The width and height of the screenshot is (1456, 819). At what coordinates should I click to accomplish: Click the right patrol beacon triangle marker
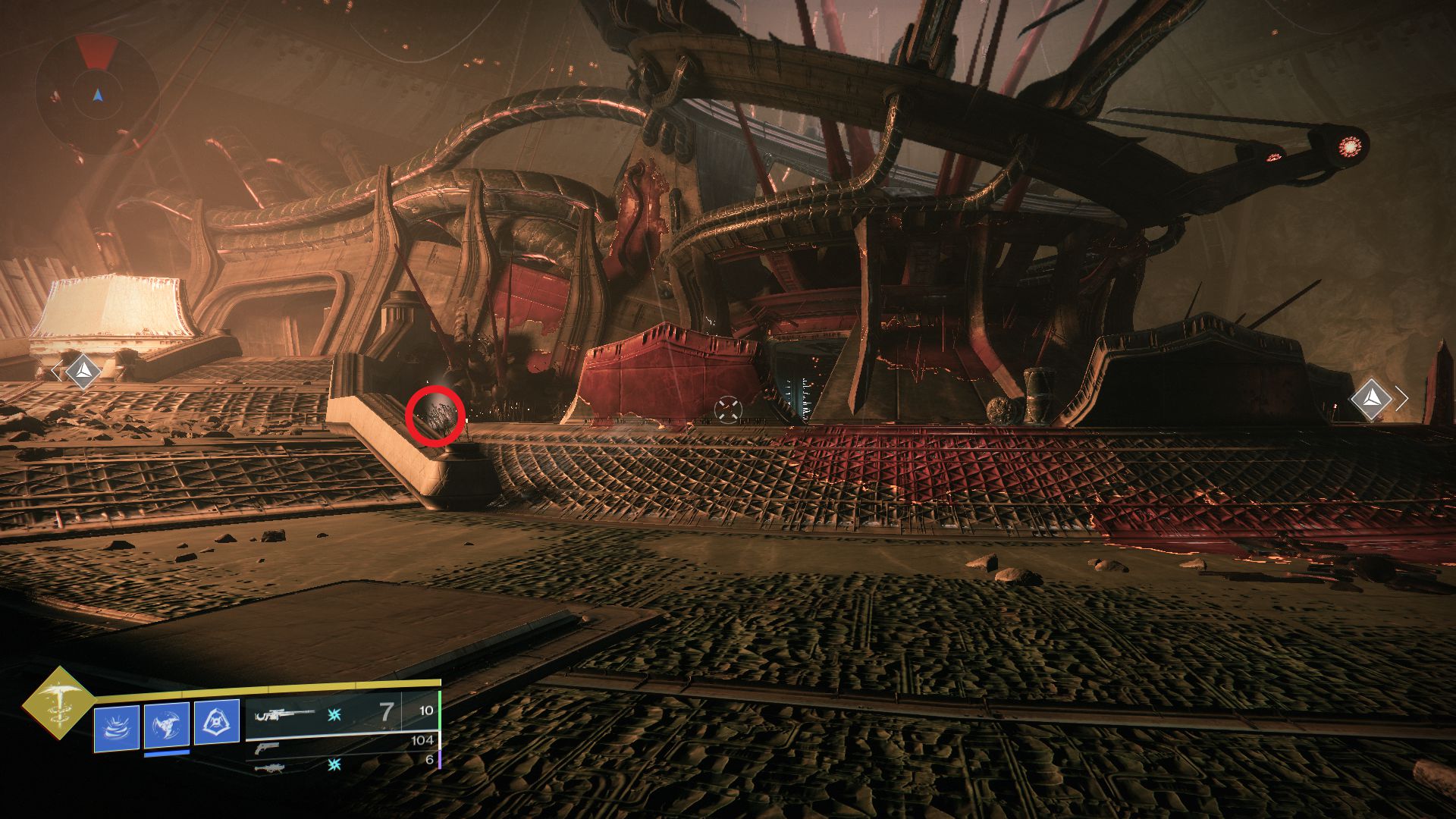(1371, 397)
